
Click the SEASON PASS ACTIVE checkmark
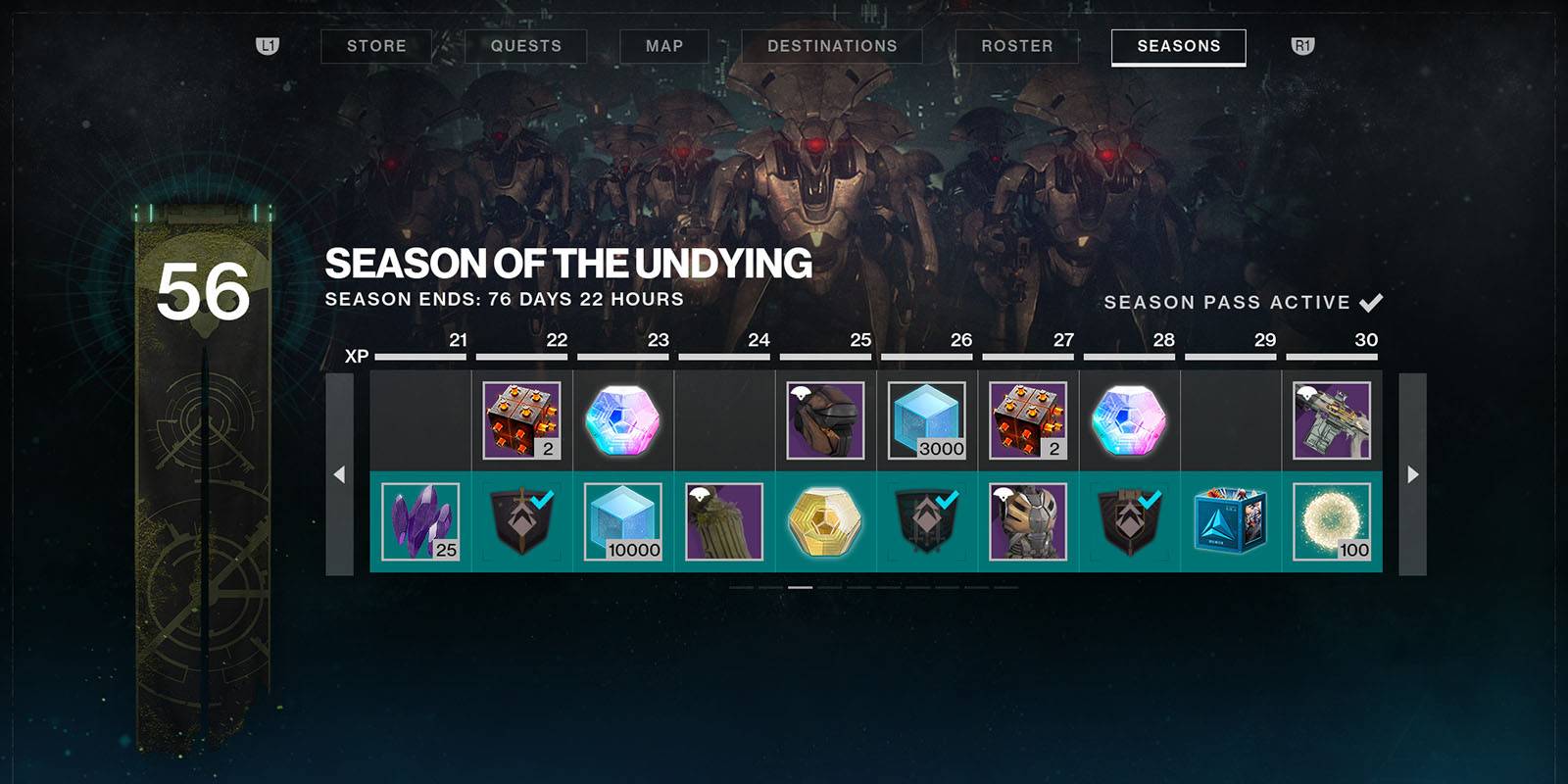[1368, 303]
